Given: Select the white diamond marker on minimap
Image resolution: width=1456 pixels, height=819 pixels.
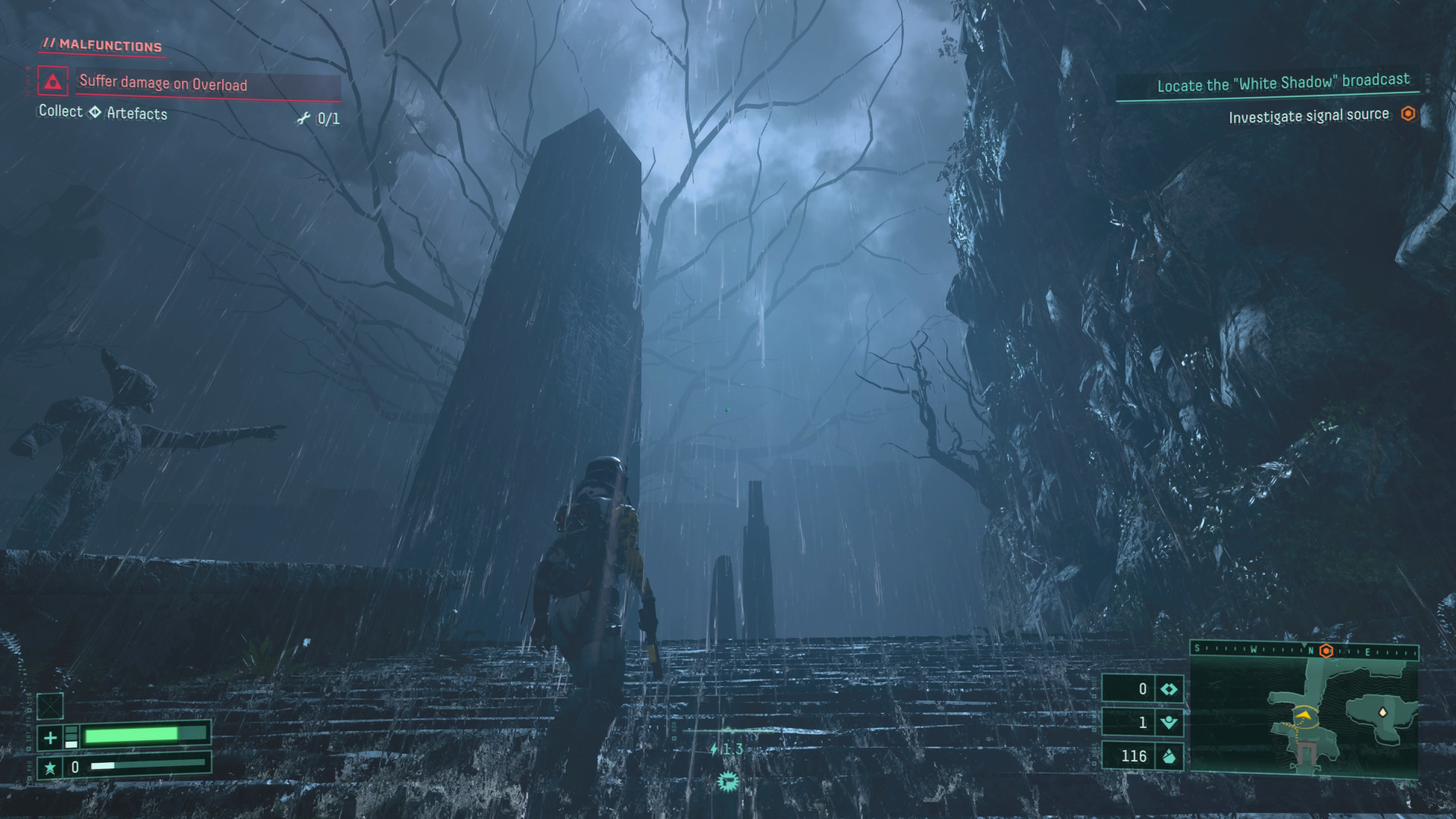Looking at the screenshot, I should 1382,712.
